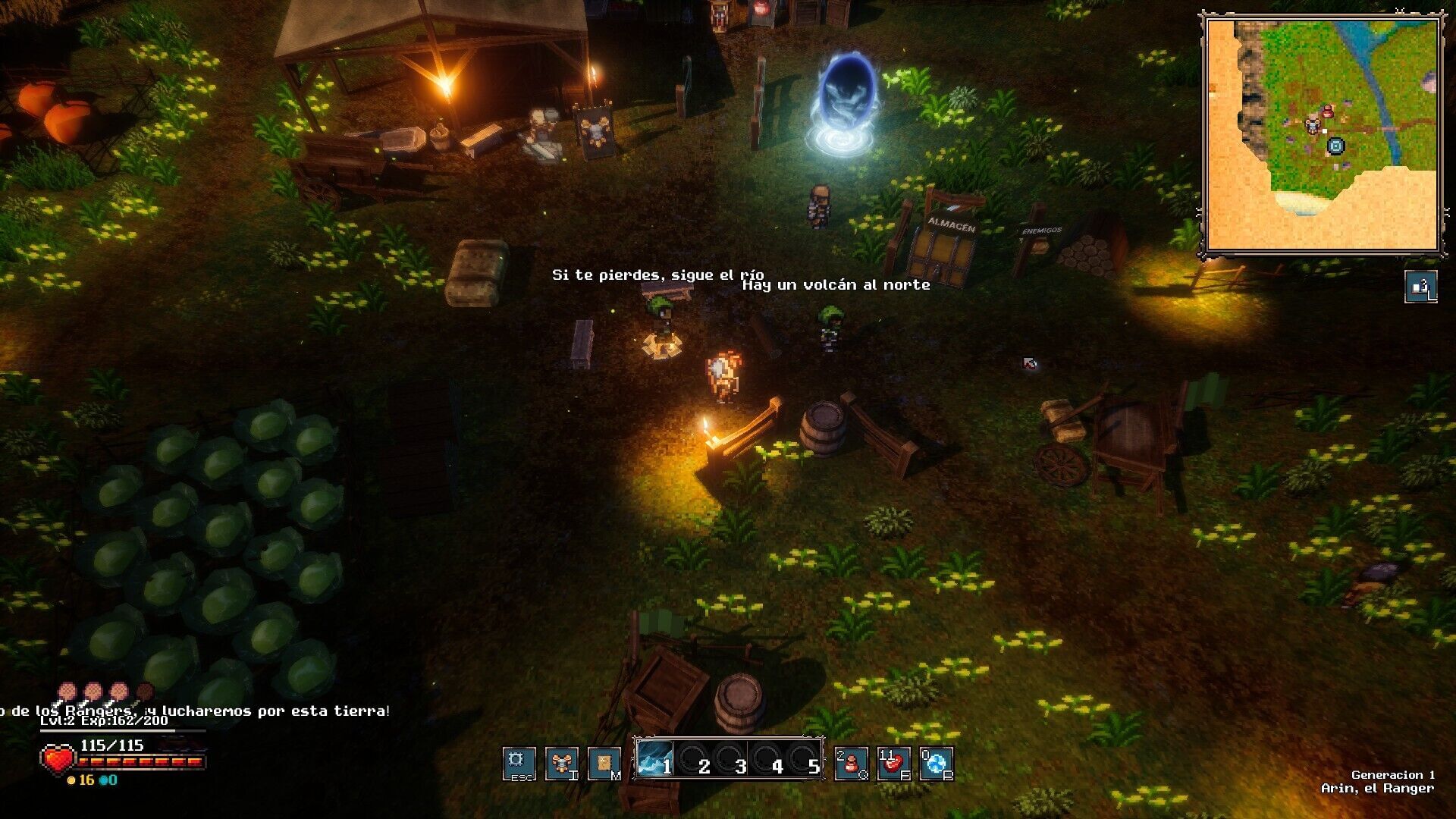Use the blue portal orb item
This screenshot has width=1456, height=819.
click(936, 763)
